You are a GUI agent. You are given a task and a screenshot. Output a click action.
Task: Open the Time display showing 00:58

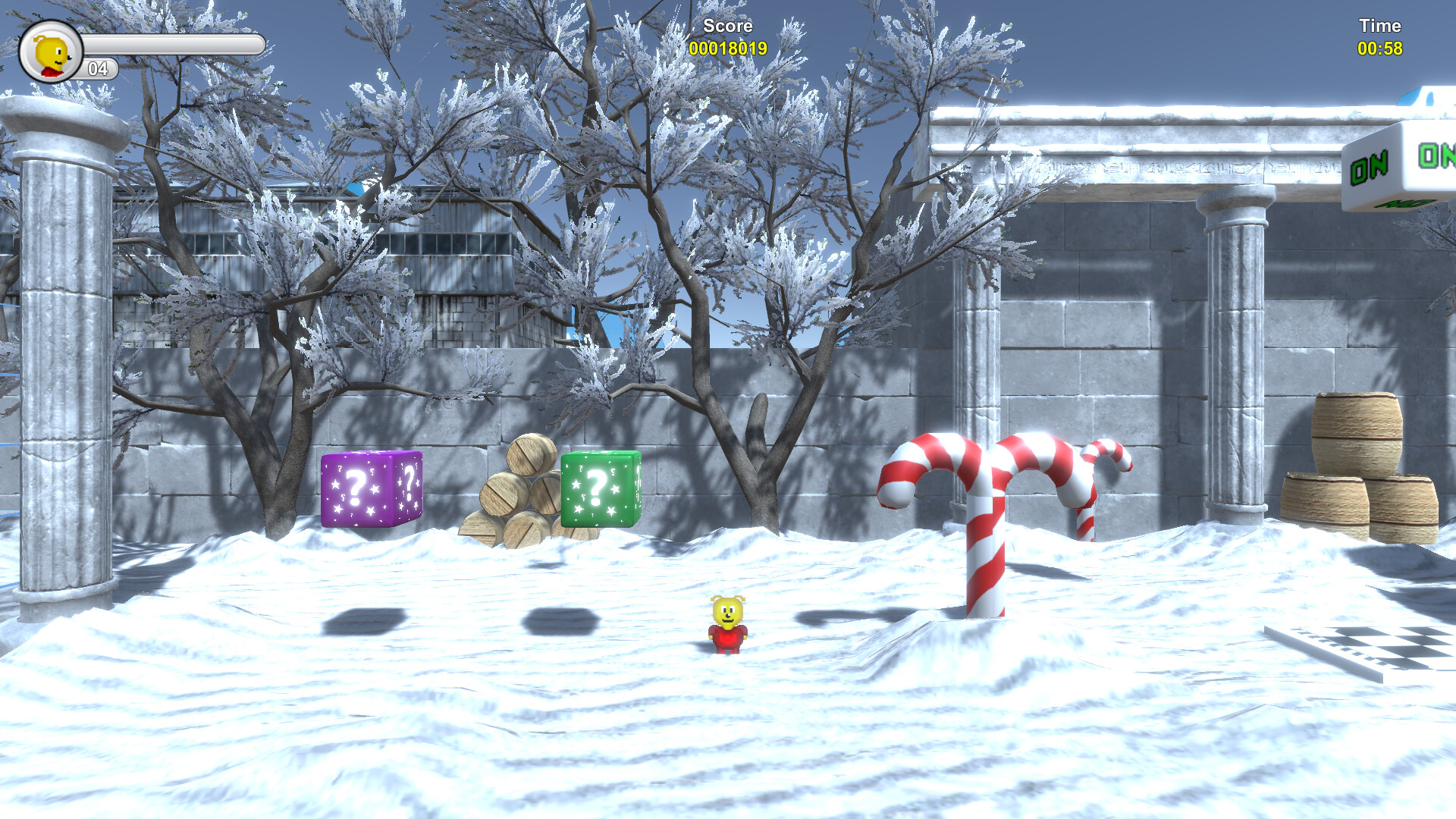(1382, 47)
